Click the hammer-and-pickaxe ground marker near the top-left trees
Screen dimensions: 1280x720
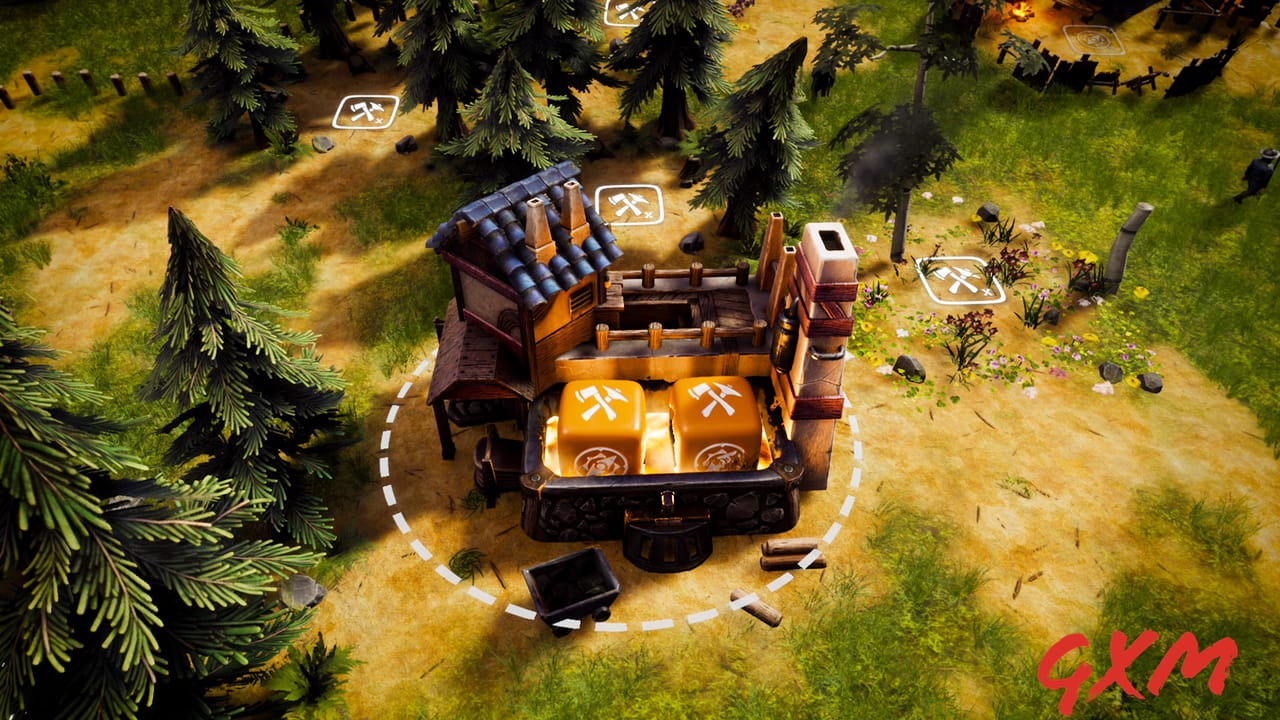[x=365, y=114]
